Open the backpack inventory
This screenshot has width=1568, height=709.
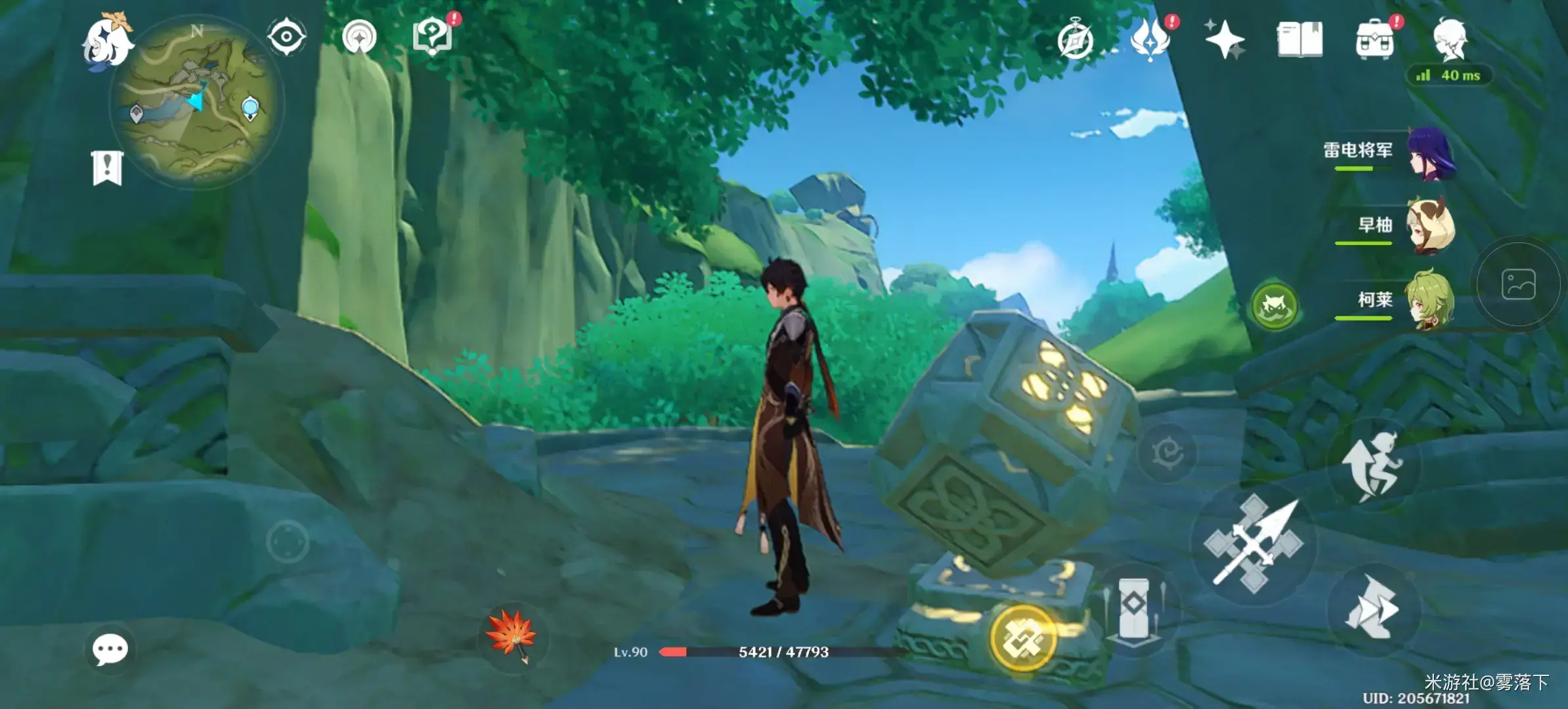pos(1374,41)
